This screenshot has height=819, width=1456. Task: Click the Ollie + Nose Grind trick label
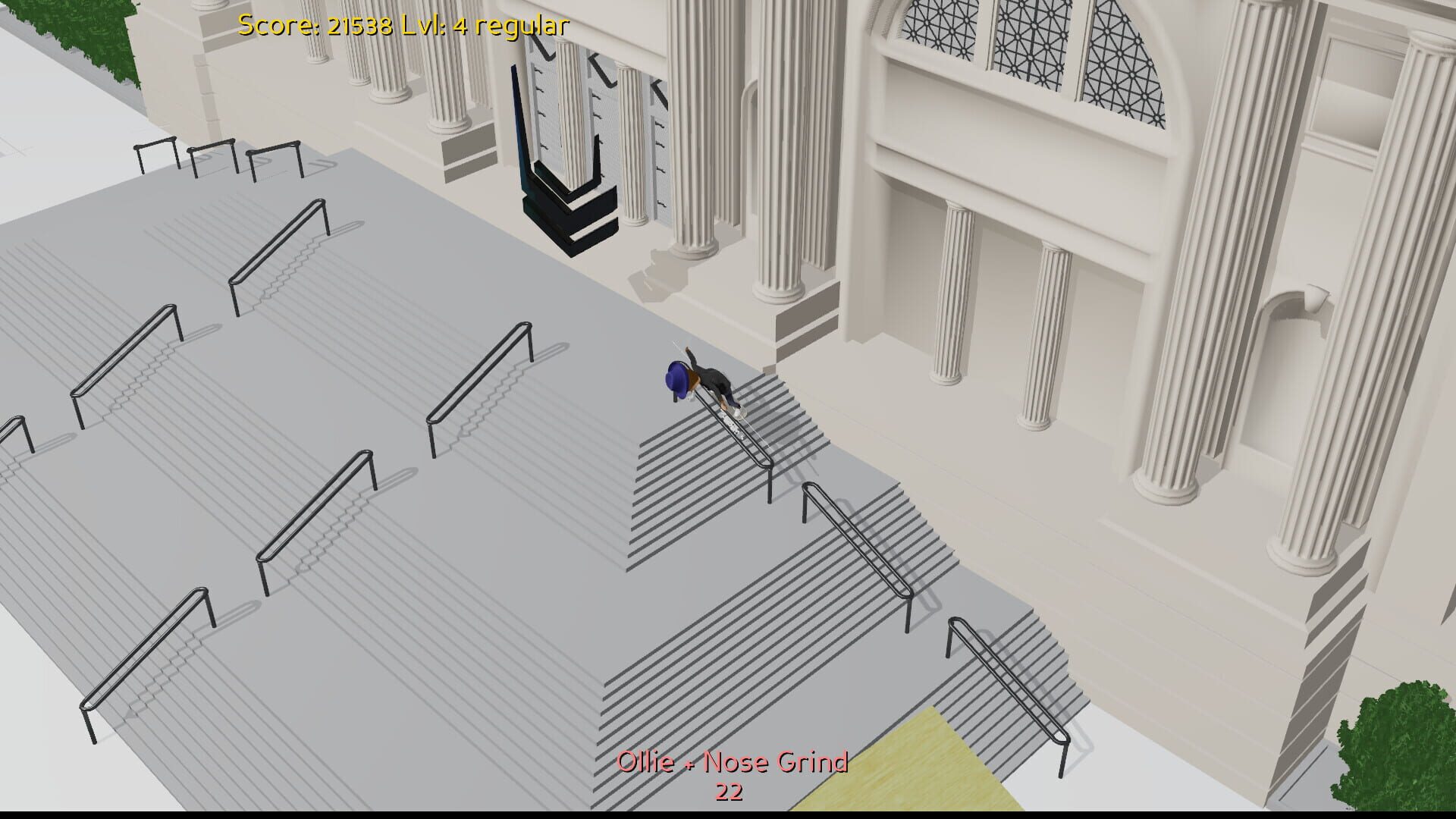point(733,763)
